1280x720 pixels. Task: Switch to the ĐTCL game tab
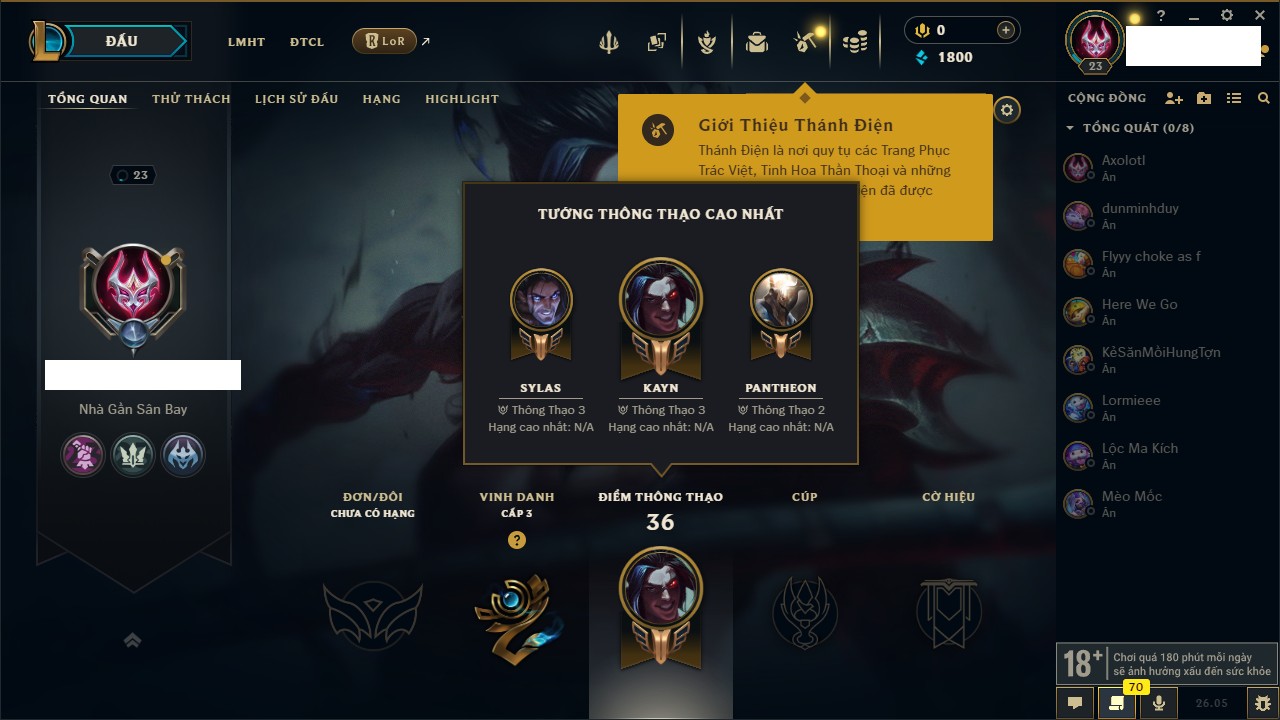click(x=307, y=42)
